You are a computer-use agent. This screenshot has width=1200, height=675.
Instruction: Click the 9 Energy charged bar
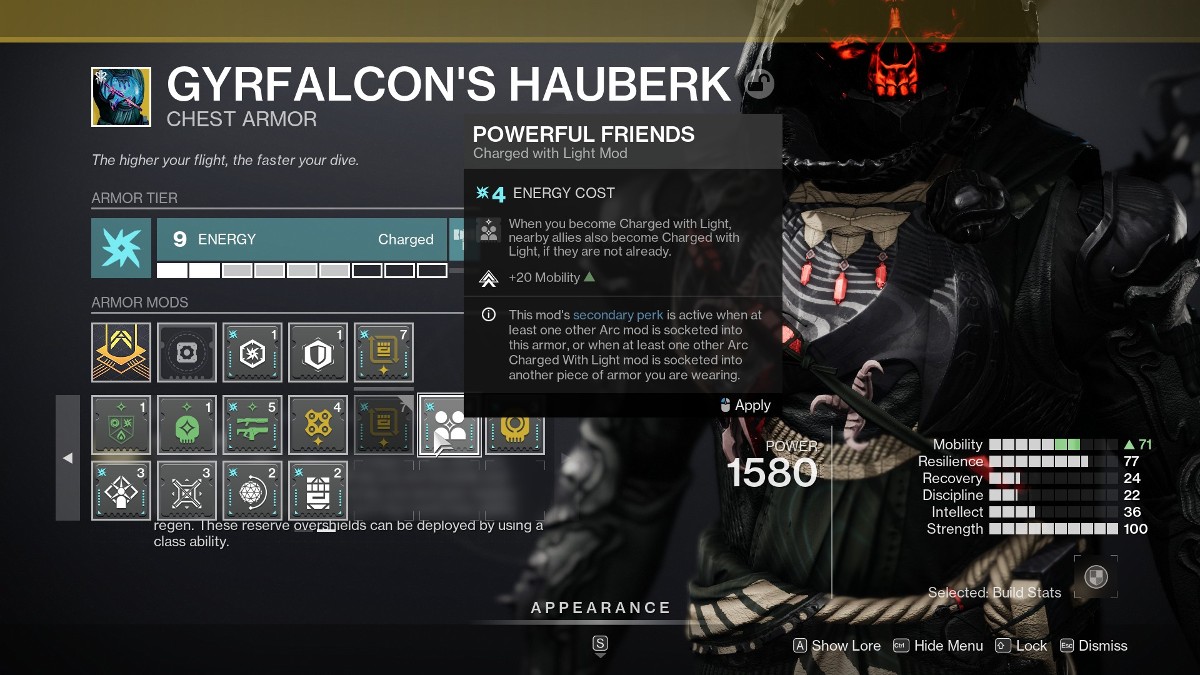(301, 239)
